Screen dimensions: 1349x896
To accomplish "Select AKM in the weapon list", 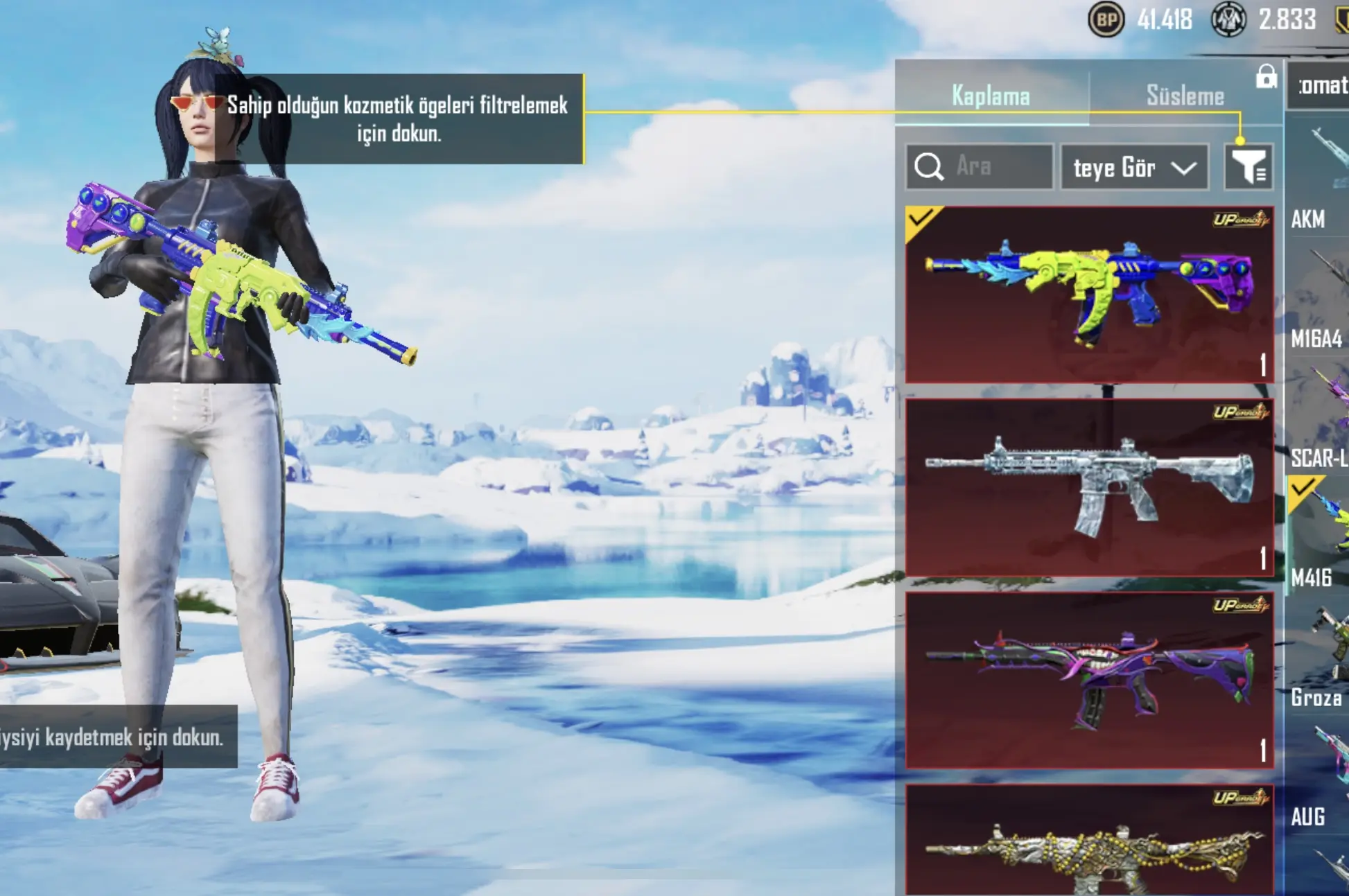I will click(1318, 180).
